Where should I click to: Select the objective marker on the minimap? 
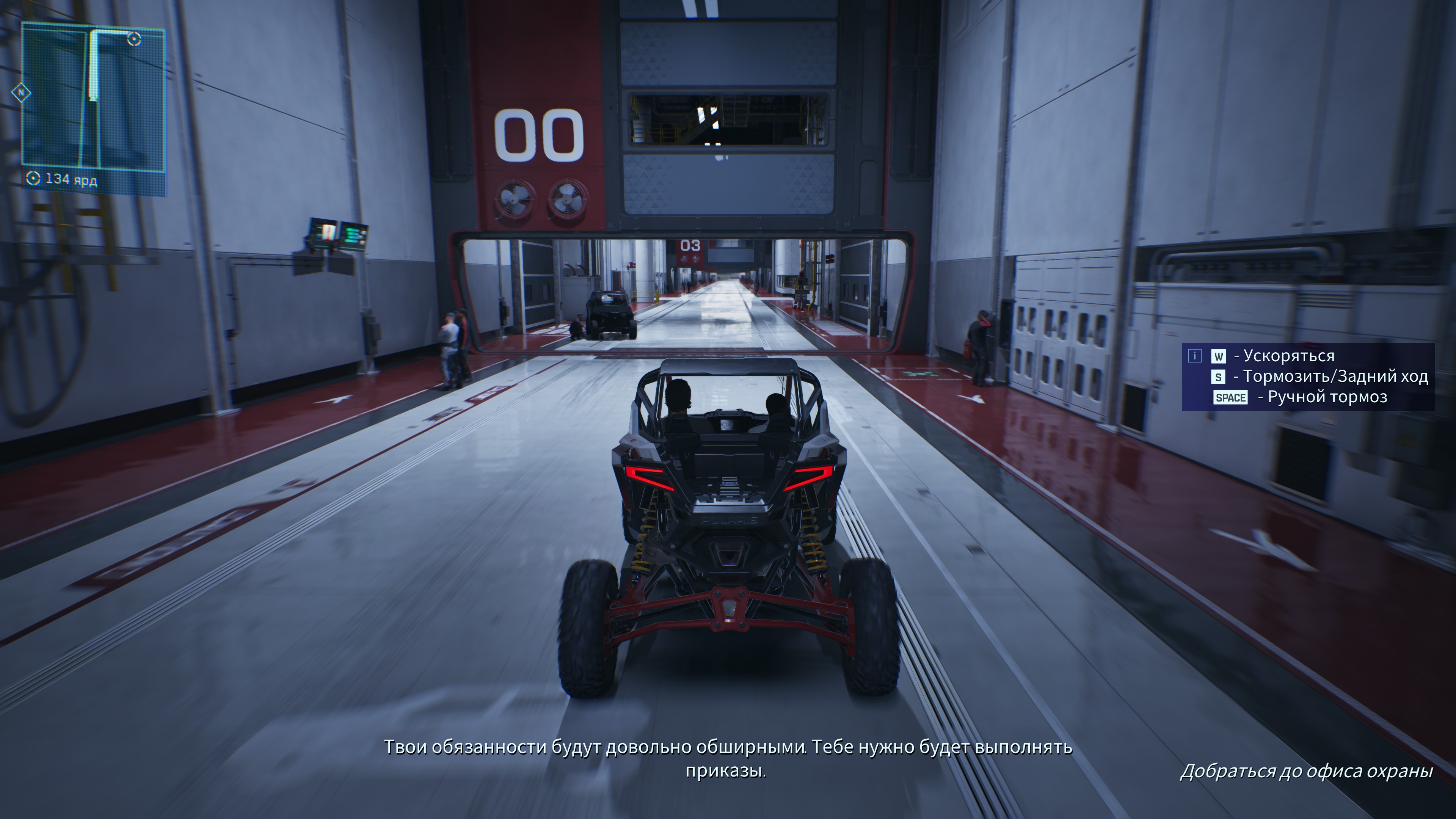click(x=134, y=39)
